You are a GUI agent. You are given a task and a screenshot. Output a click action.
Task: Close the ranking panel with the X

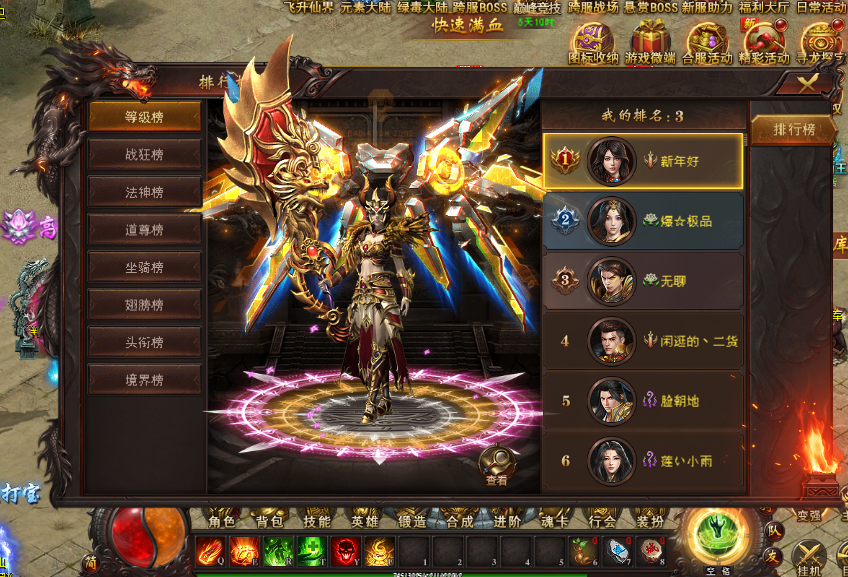point(808,83)
